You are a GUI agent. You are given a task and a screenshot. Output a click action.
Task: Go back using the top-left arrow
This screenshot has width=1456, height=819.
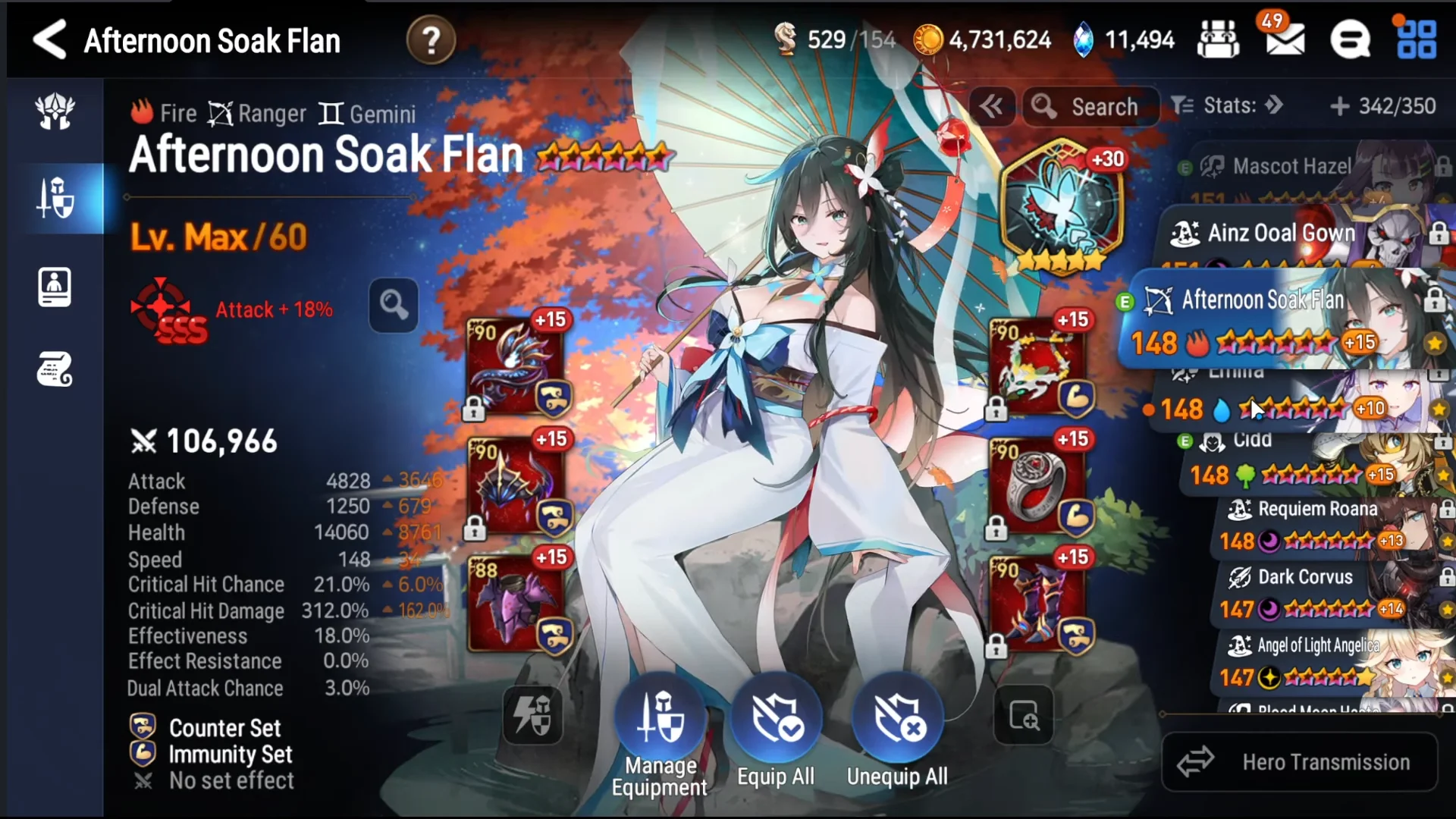(x=50, y=39)
